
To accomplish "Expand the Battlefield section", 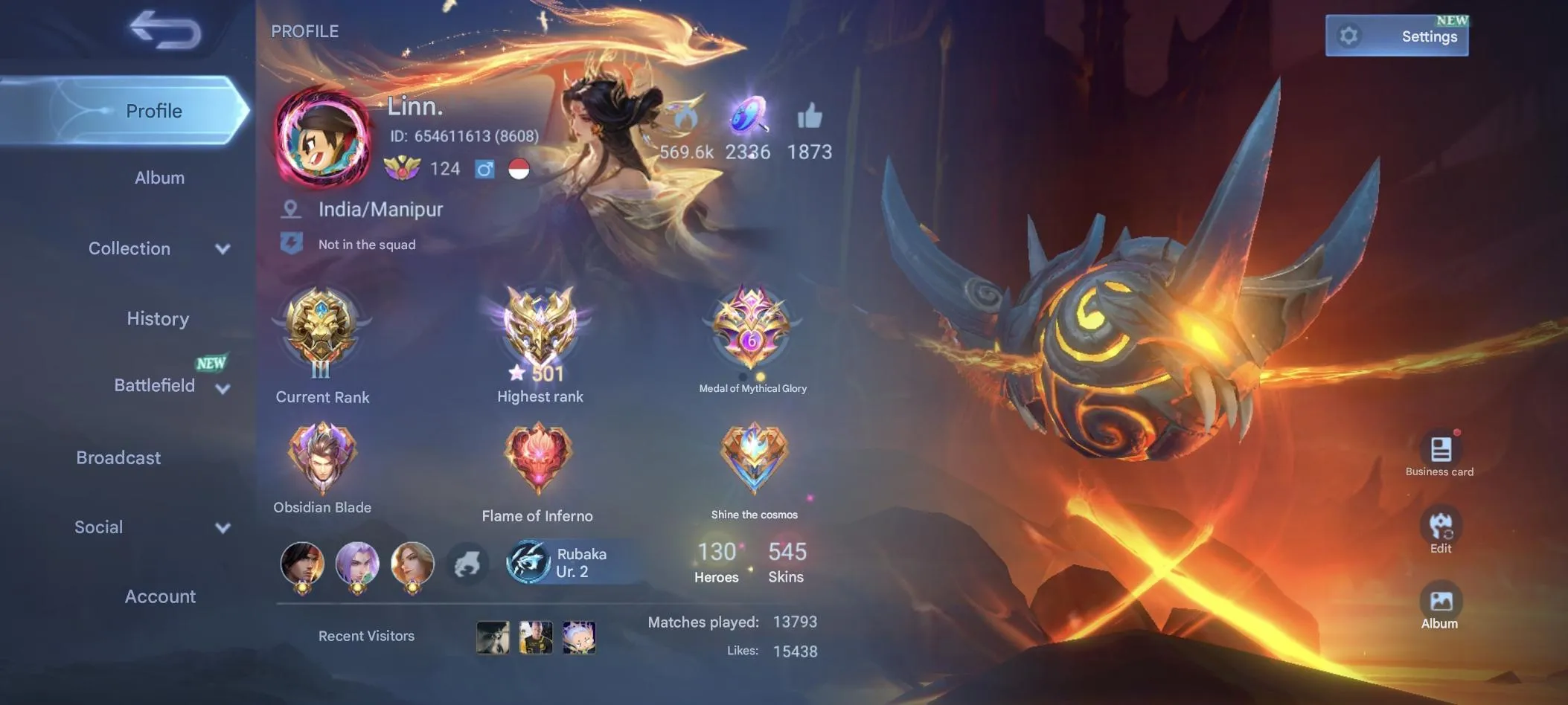I will [x=154, y=385].
